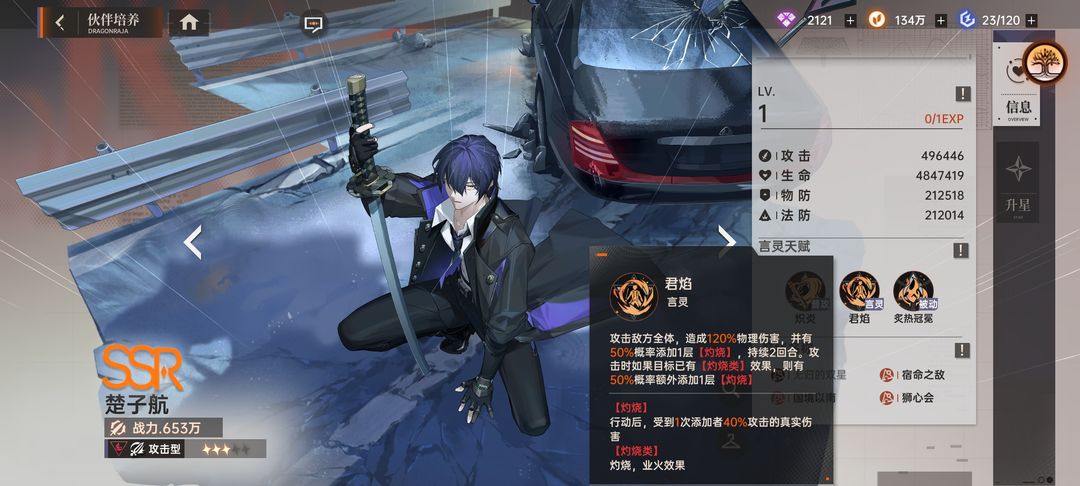Viewport: 1080px width, 486px height.
Task: Switch to the 信息 overview tab
Action: [1018, 108]
